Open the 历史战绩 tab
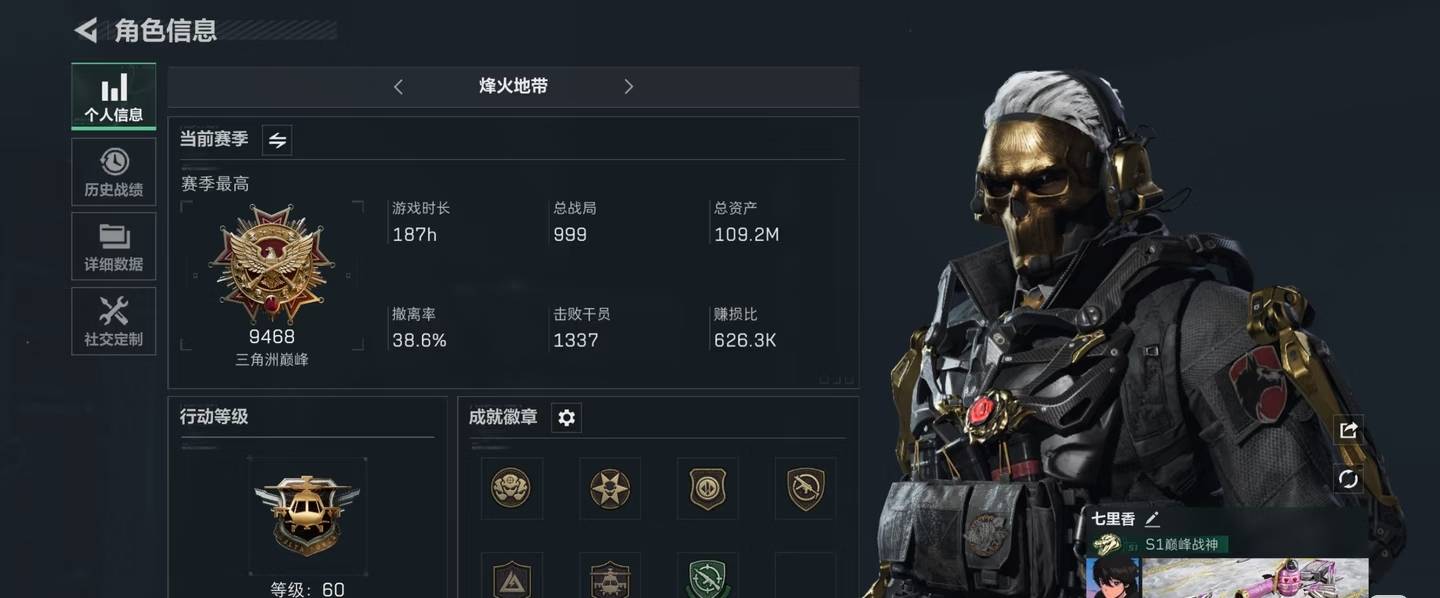Screen dimensions: 1440x598 tap(114, 172)
